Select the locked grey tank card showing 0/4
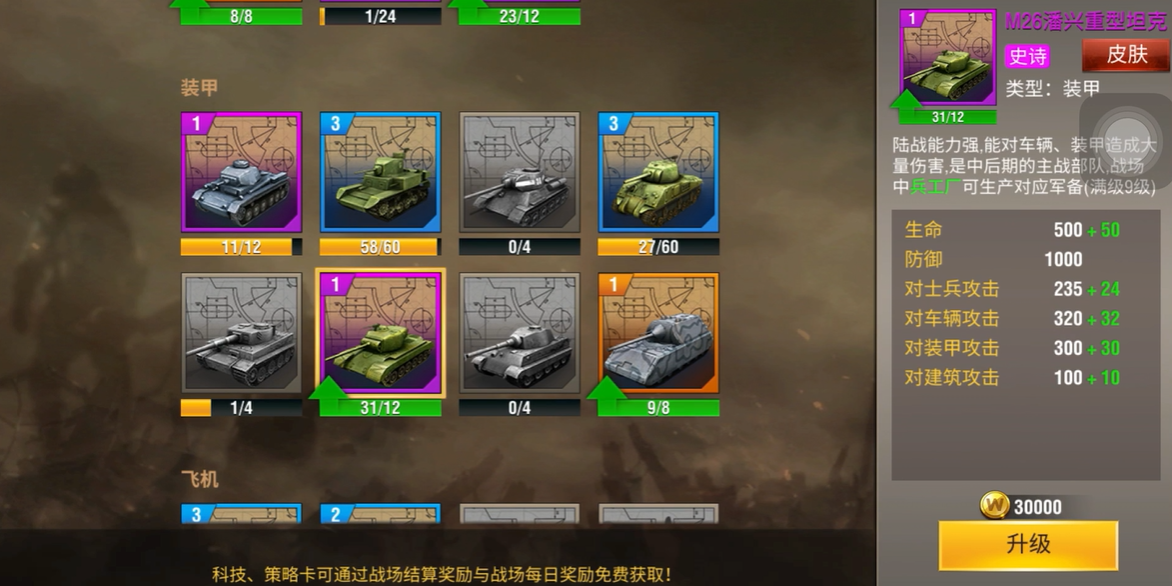The image size is (1172, 586). pyautogui.click(x=519, y=172)
